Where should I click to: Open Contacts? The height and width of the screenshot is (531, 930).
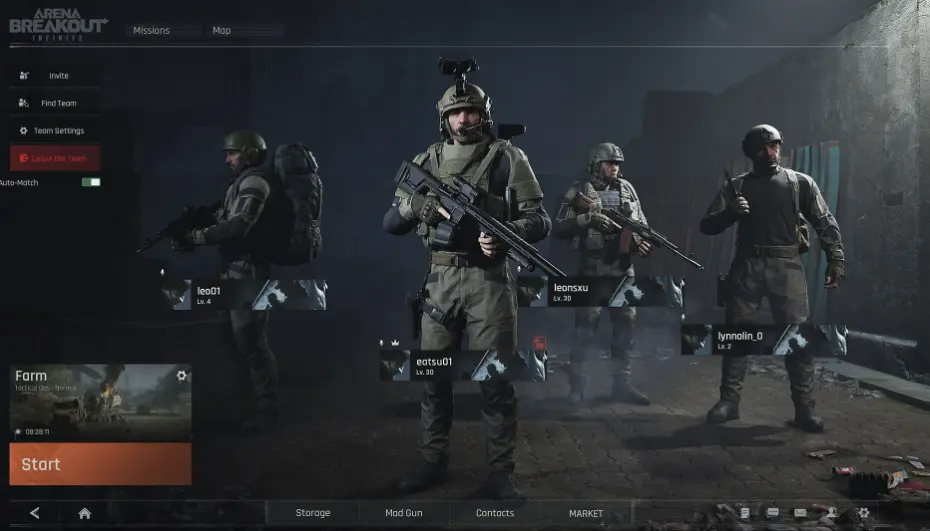pyautogui.click(x=495, y=513)
